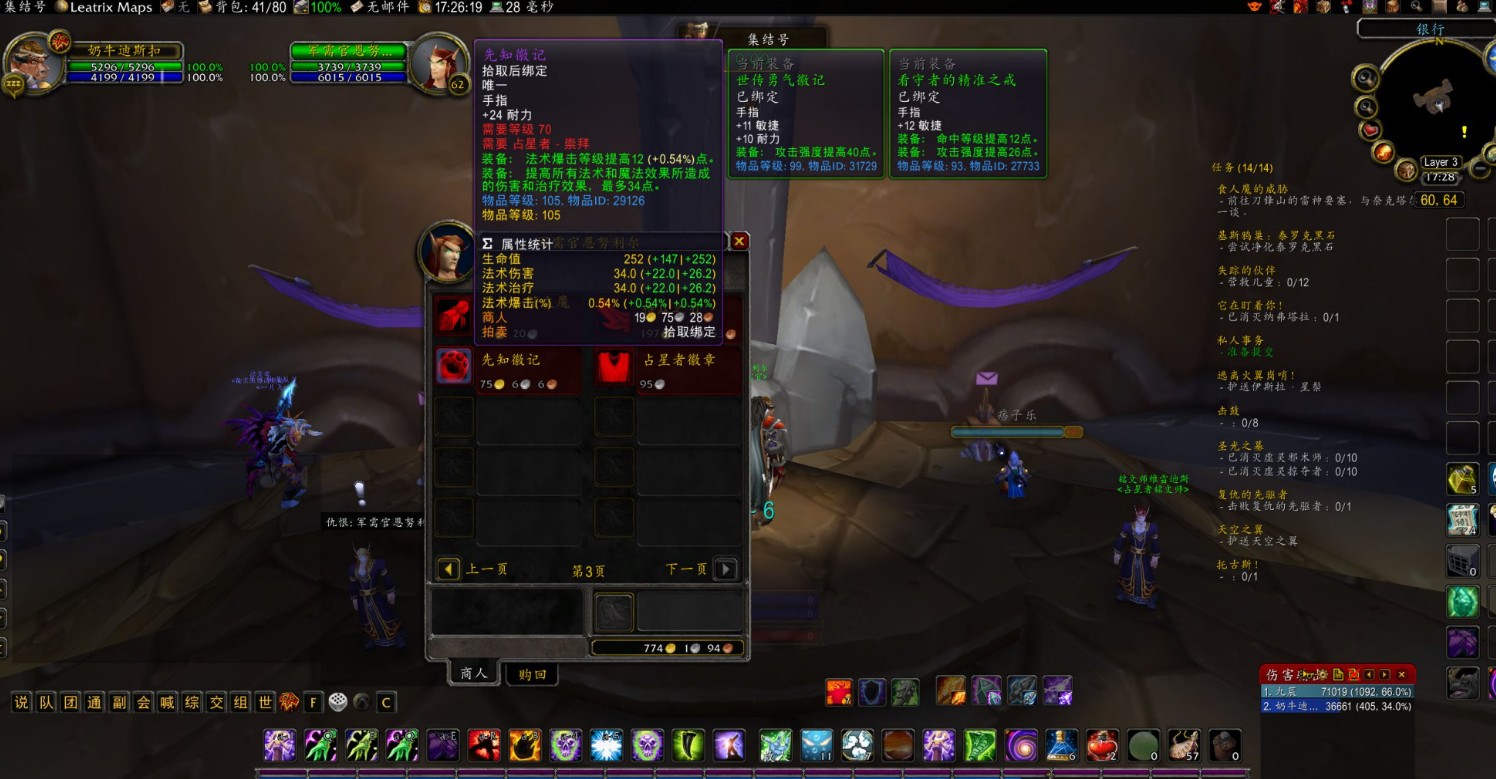Use the red health potion on the action bar
The height and width of the screenshot is (779, 1496).
point(1101,745)
